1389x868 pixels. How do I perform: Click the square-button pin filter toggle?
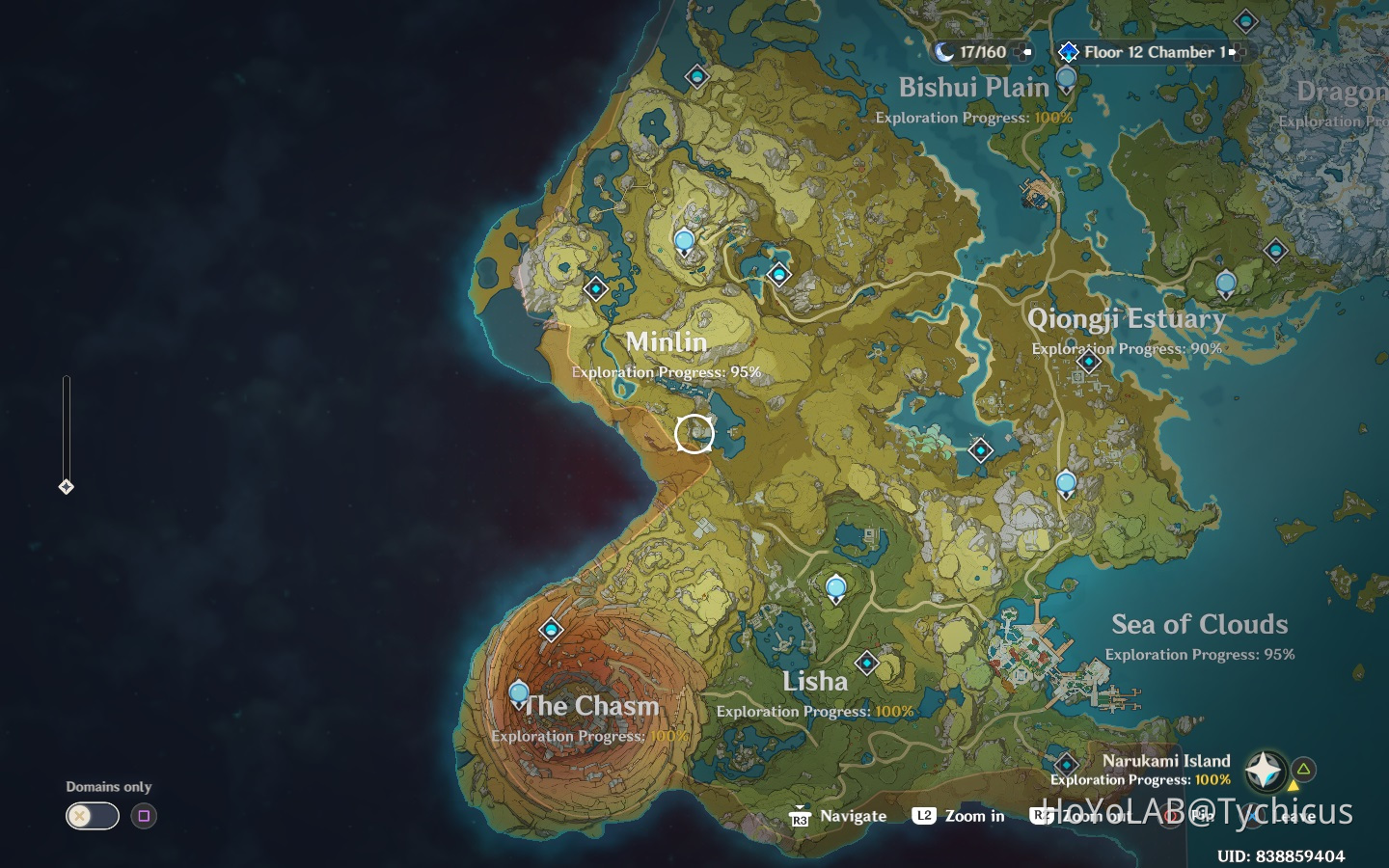coord(144,816)
